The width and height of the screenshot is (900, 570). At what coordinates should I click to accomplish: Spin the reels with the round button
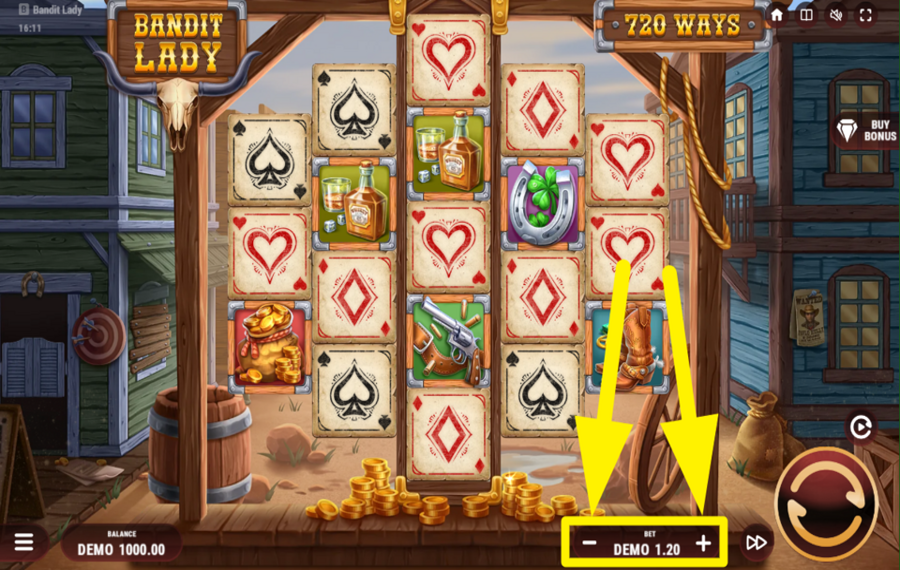[x=826, y=503]
